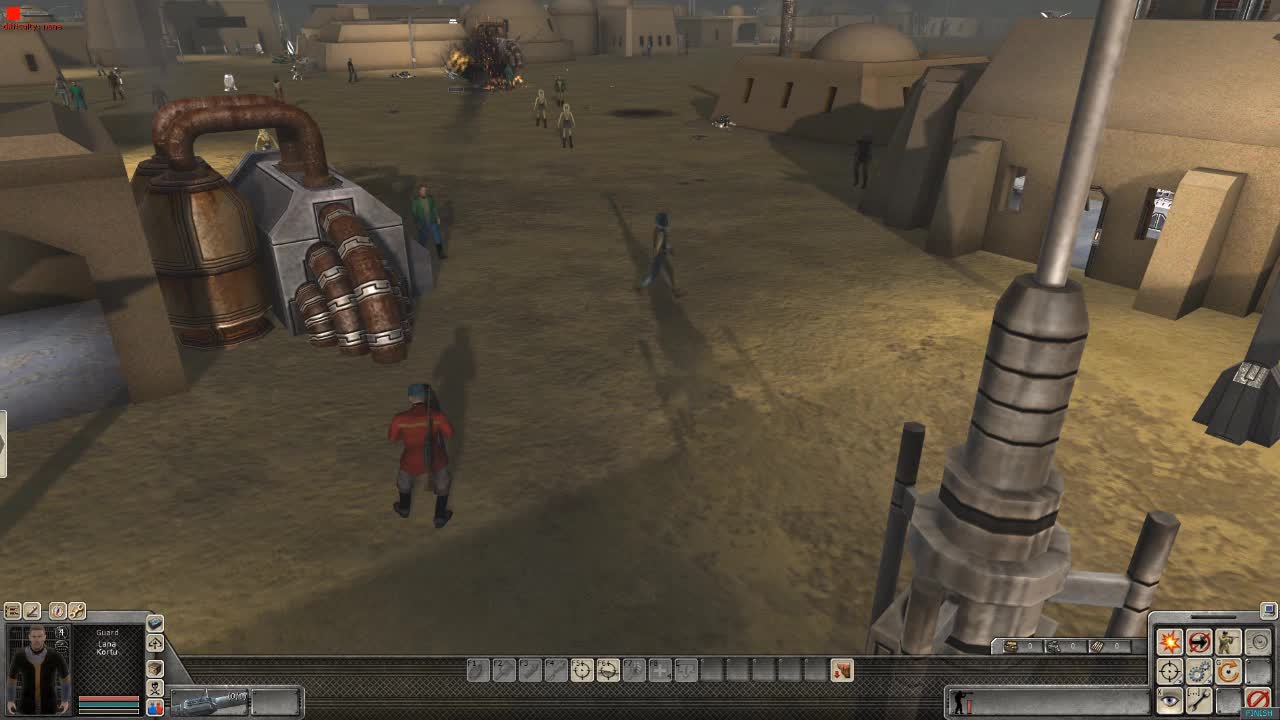
Task: Toggle the red-and-blue figures icon near the portrait
Action: coord(155,708)
